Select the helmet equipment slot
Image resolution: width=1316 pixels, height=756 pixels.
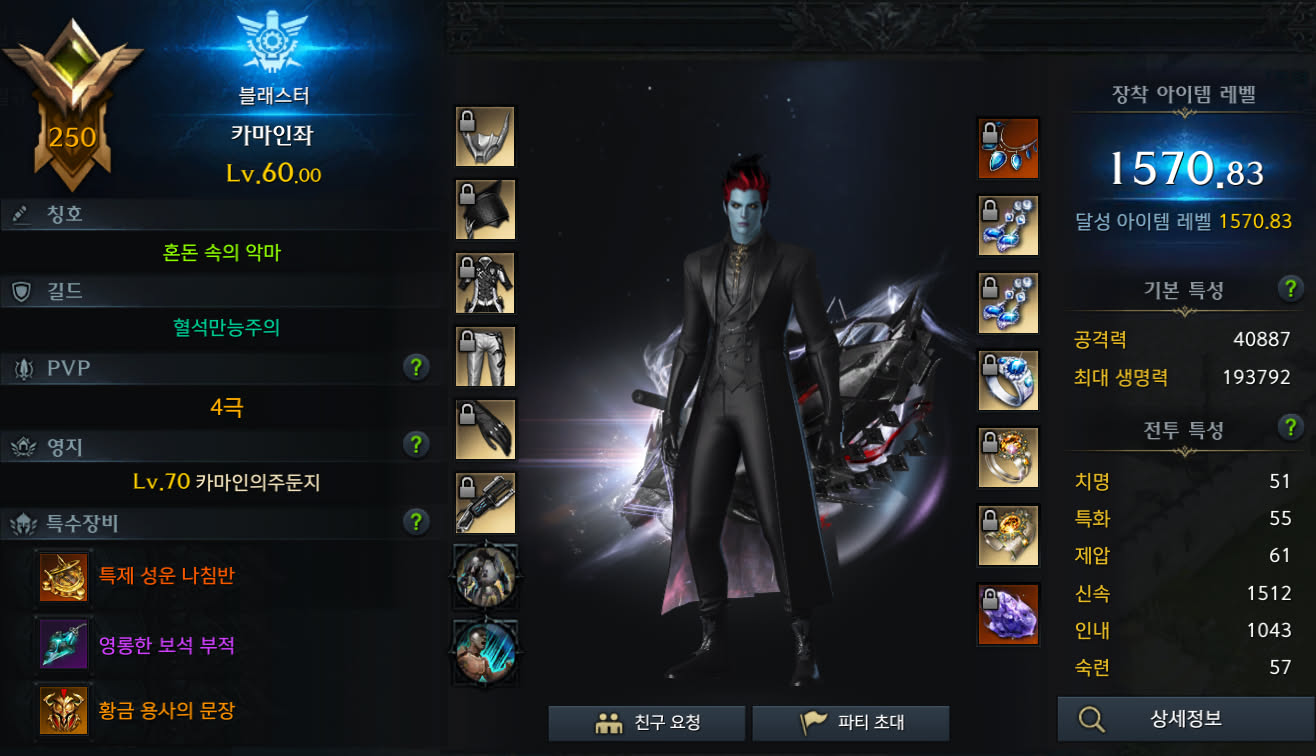point(485,136)
